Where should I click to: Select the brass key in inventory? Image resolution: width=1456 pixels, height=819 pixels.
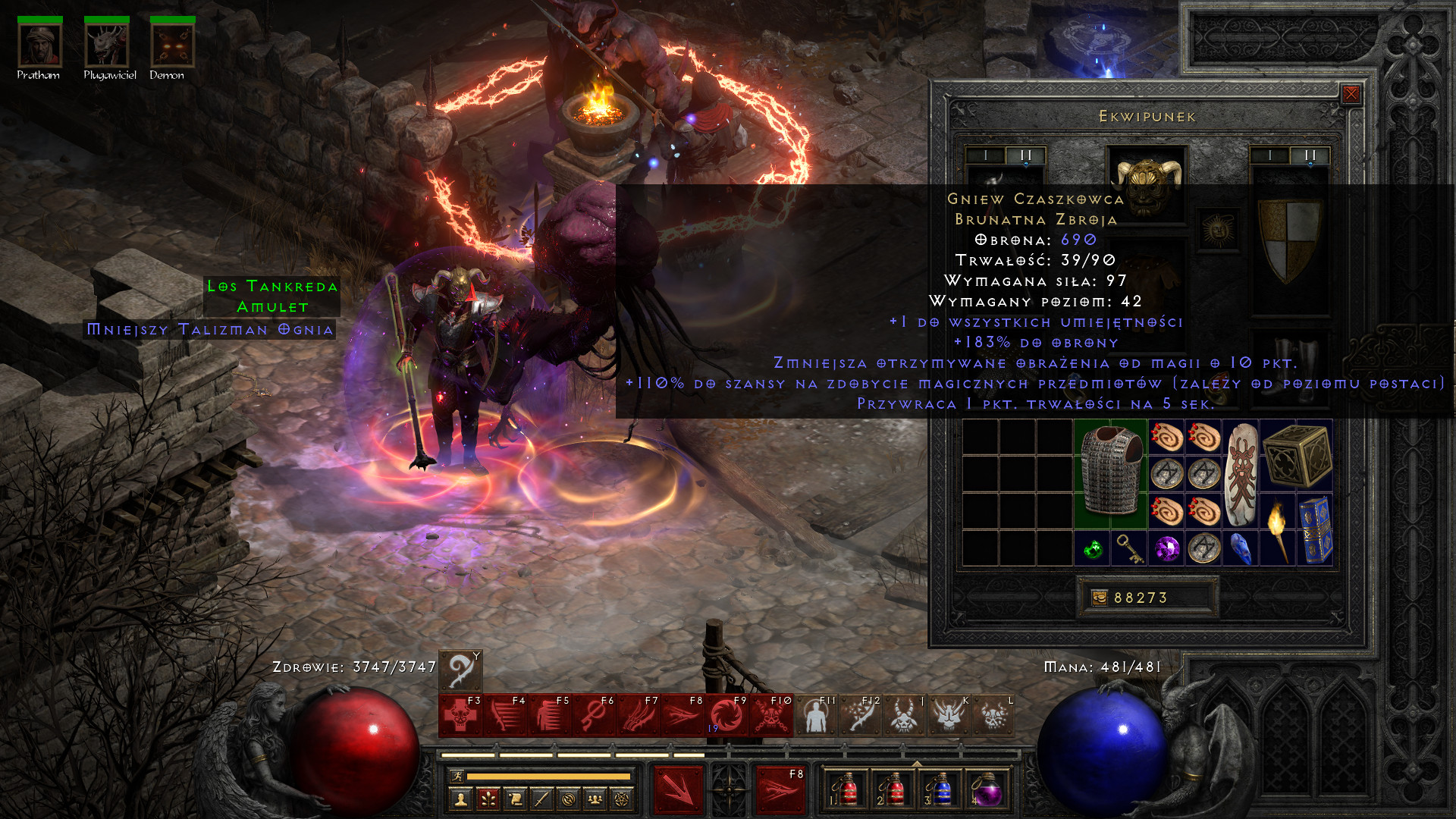[x=1130, y=548]
